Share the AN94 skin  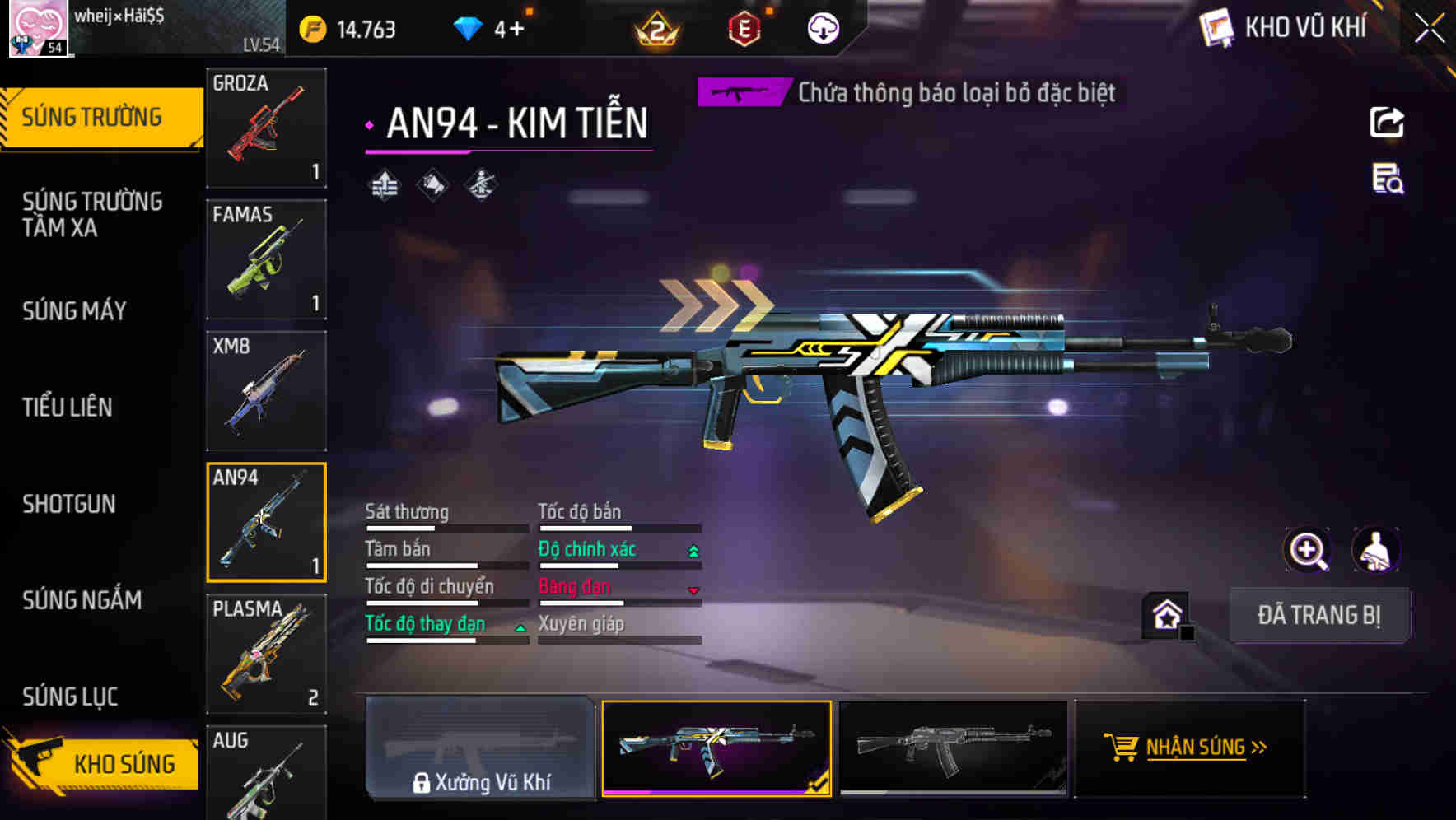(x=1387, y=123)
